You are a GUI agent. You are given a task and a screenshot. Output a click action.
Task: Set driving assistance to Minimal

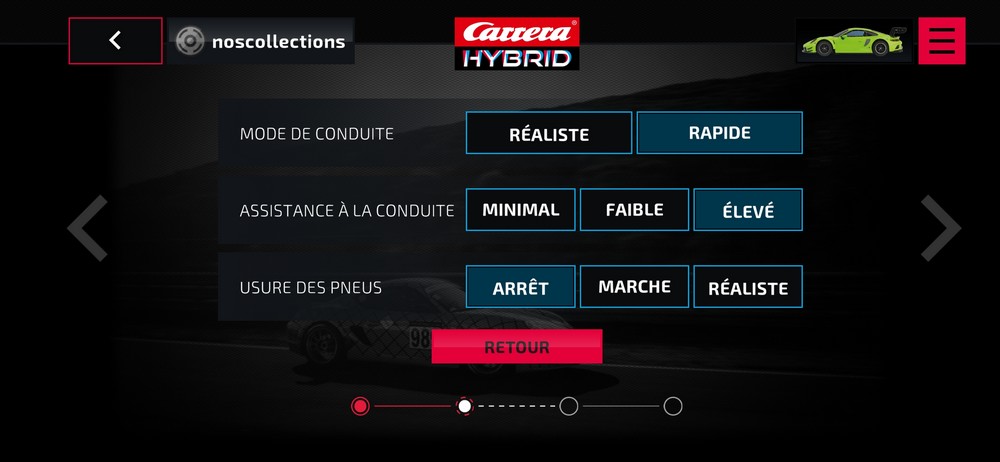point(521,210)
